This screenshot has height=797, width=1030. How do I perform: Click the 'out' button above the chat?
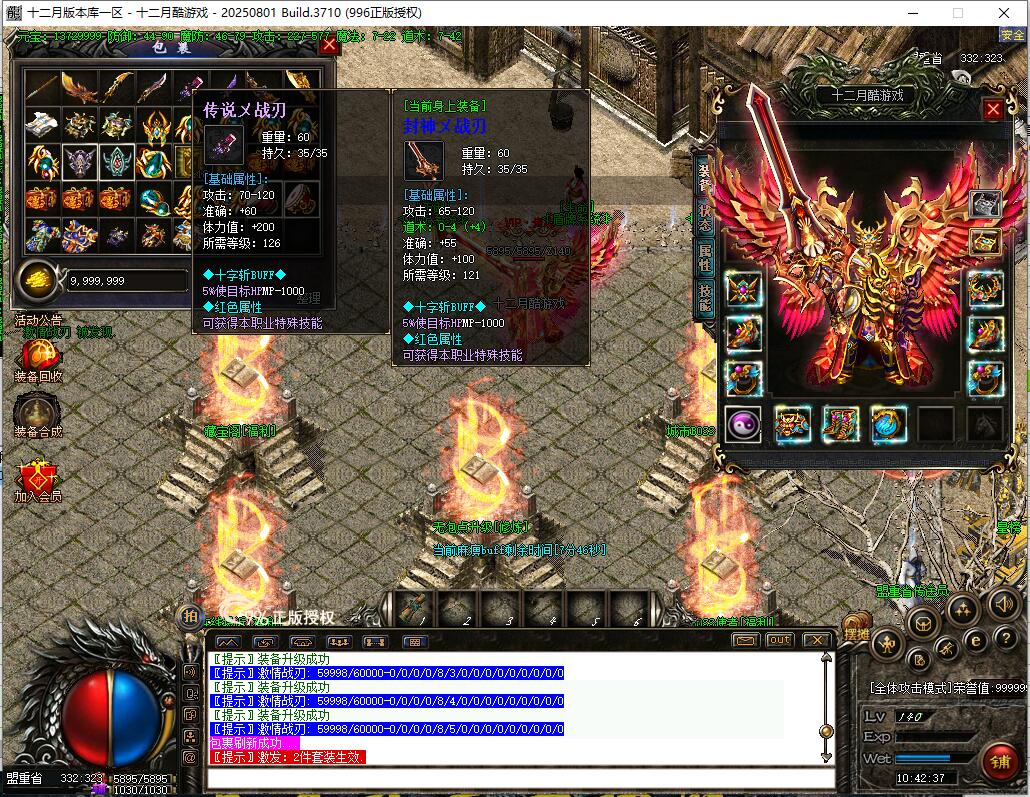point(779,640)
